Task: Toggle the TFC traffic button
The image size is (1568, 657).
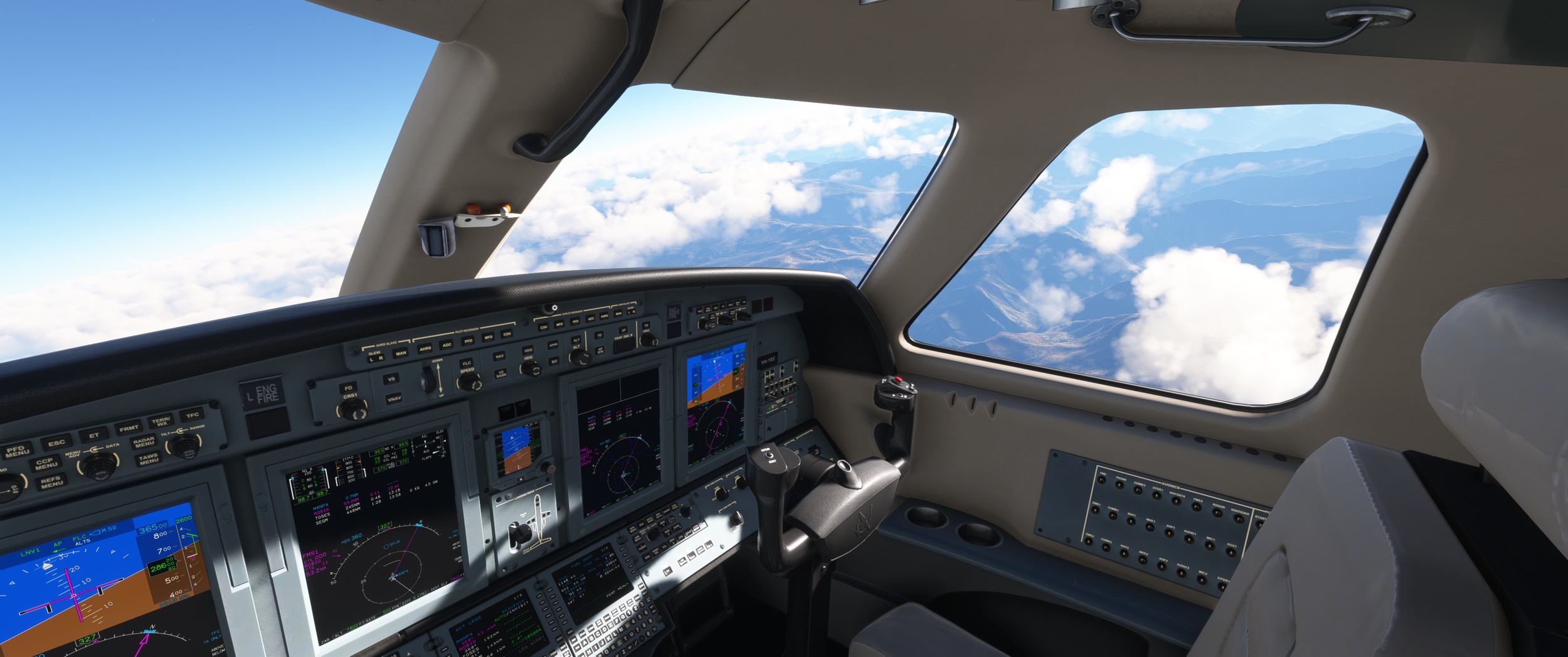Action: click(192, 415)
